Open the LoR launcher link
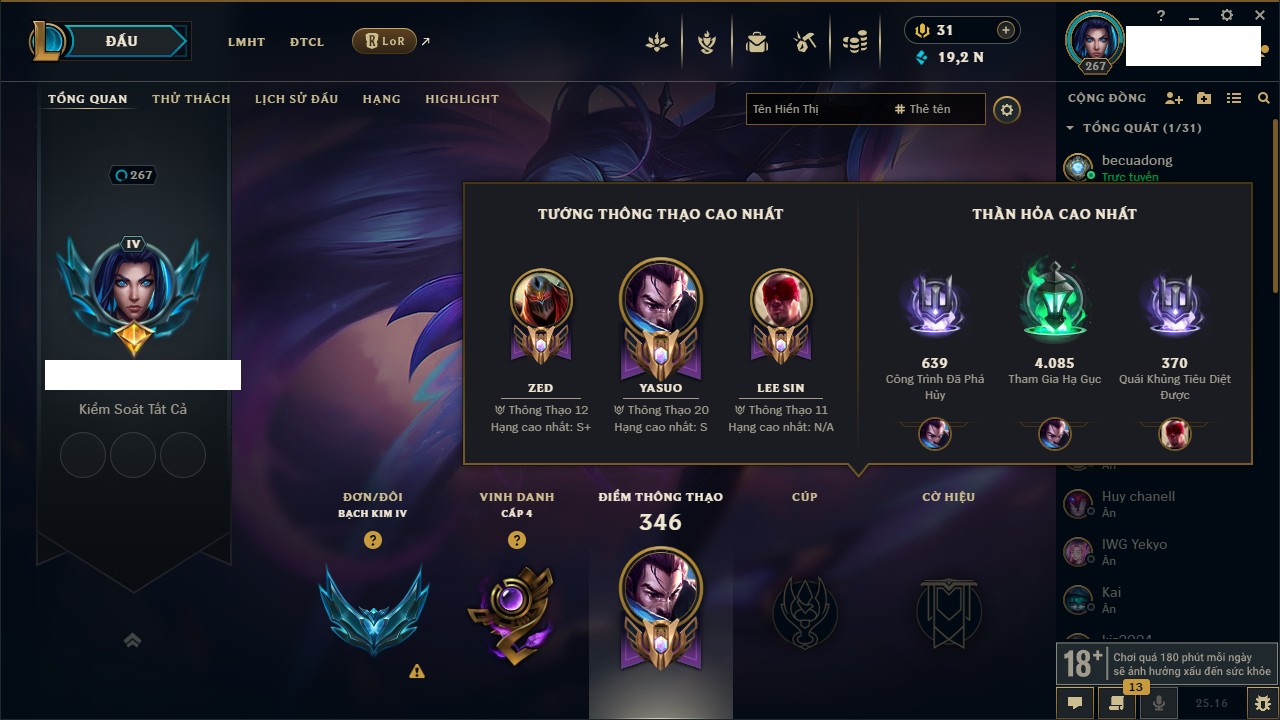This screenshot has height=720, width=1280. 385,41
